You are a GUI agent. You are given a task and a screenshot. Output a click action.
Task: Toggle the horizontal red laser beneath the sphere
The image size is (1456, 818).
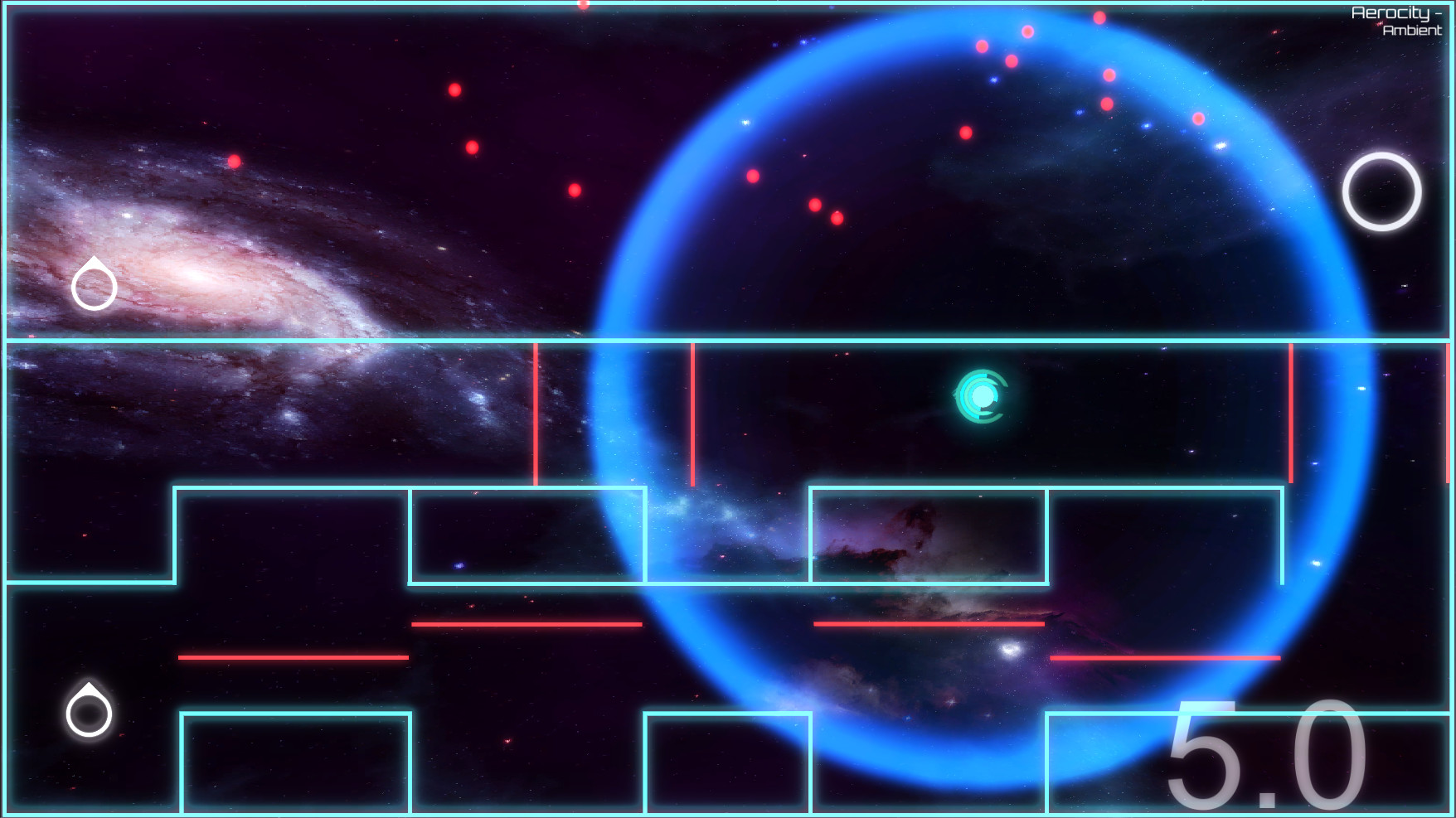pos(929,624)
